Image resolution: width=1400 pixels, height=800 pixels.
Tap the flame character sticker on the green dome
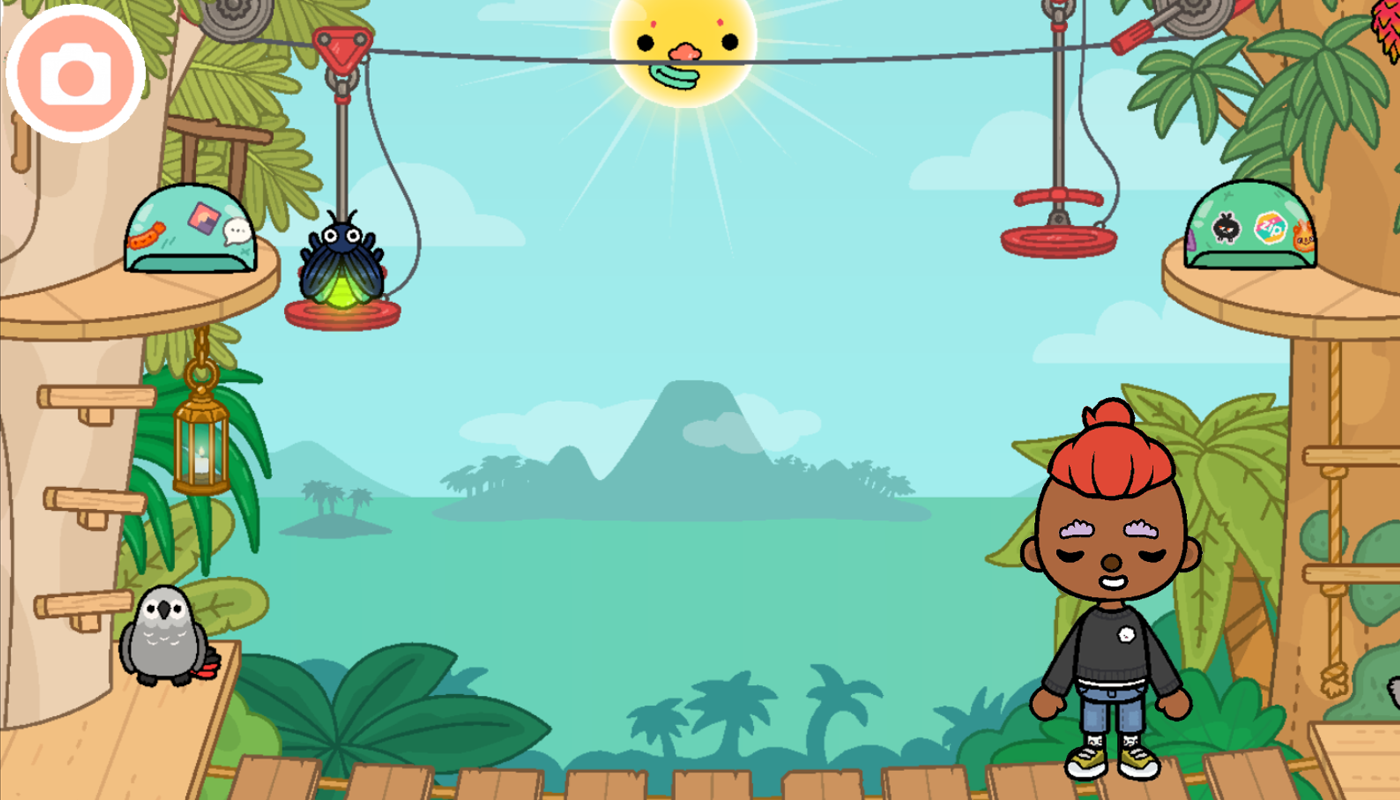(1303, 237)
